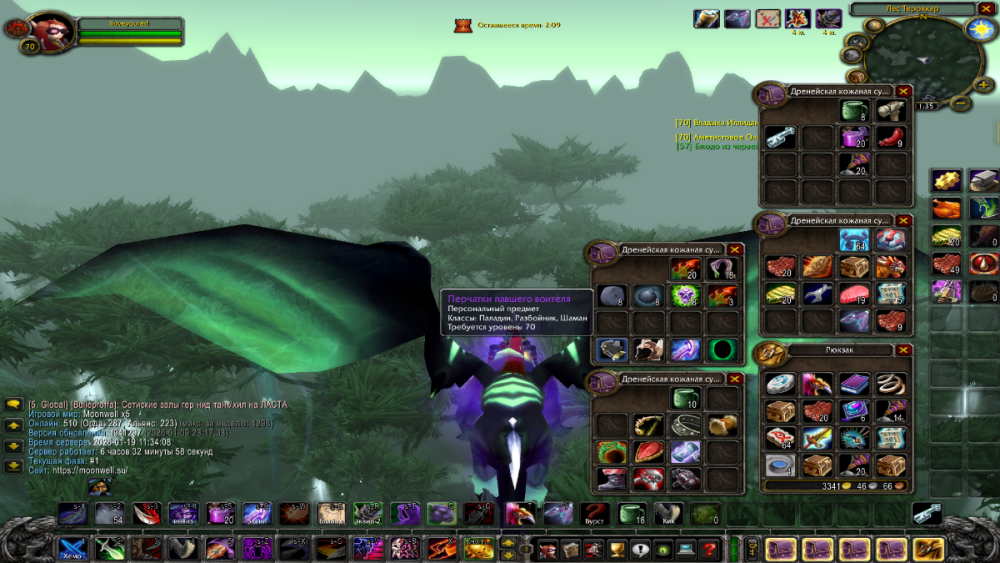
Task: Select the key item on the action bar
Action: [928, 513]
